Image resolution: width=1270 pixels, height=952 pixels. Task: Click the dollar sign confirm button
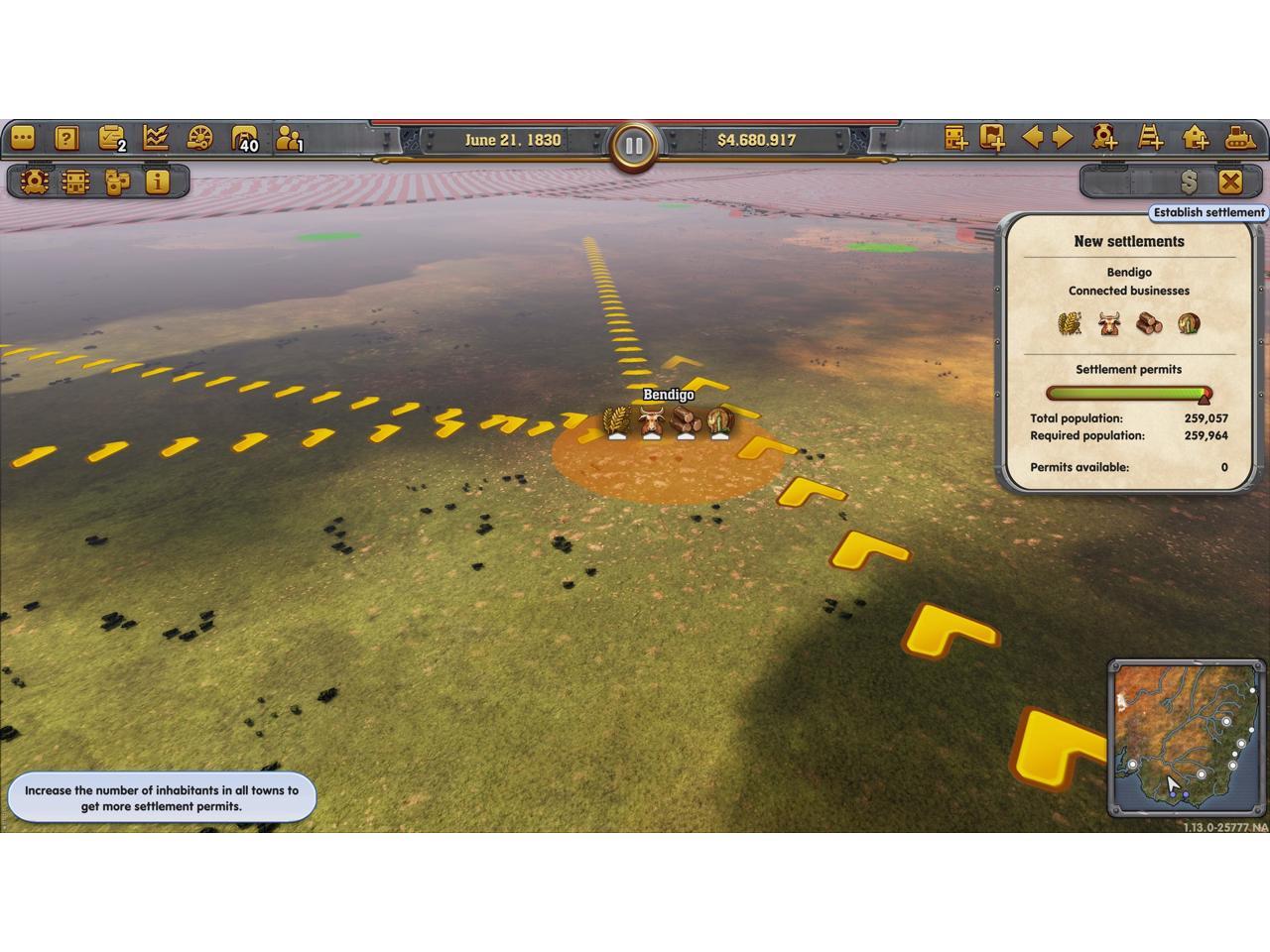[x=1189, y=181]
